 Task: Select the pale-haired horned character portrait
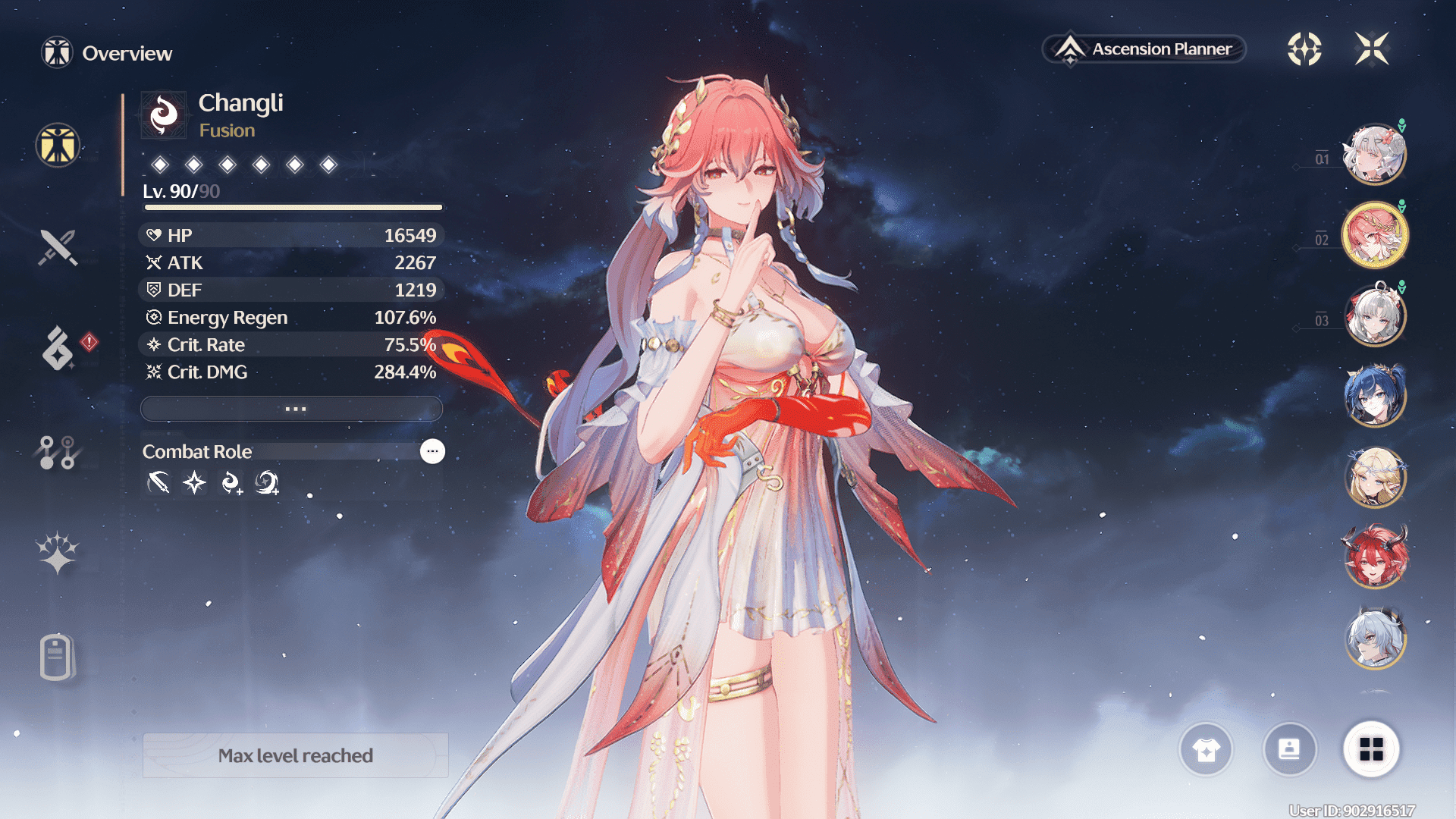click(1374, 639)
